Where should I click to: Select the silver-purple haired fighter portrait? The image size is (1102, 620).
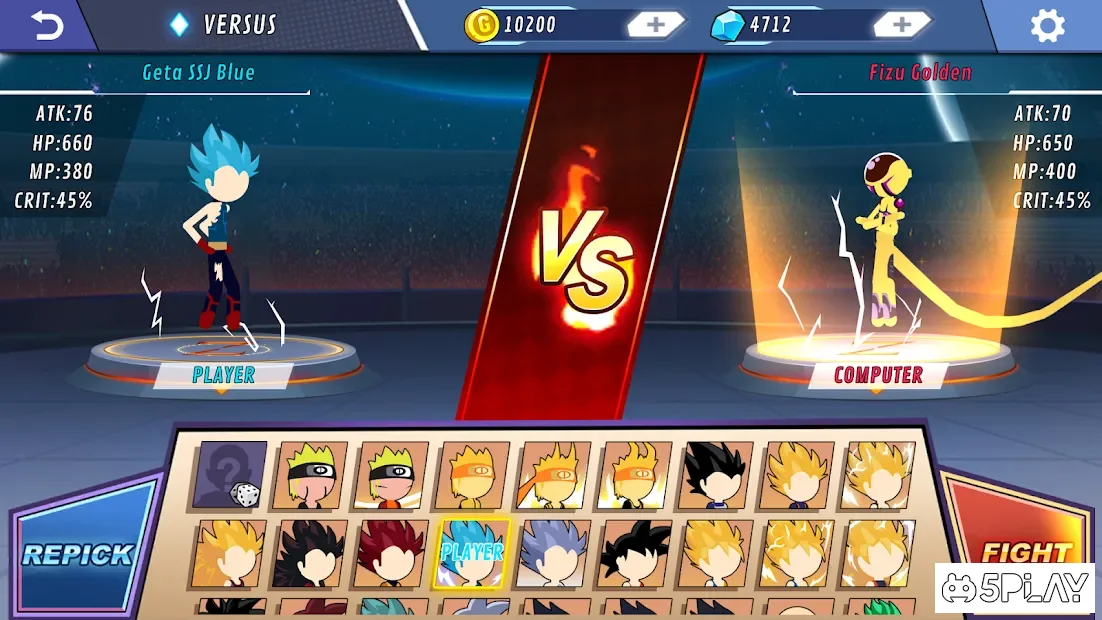click(x=554, y=553)
